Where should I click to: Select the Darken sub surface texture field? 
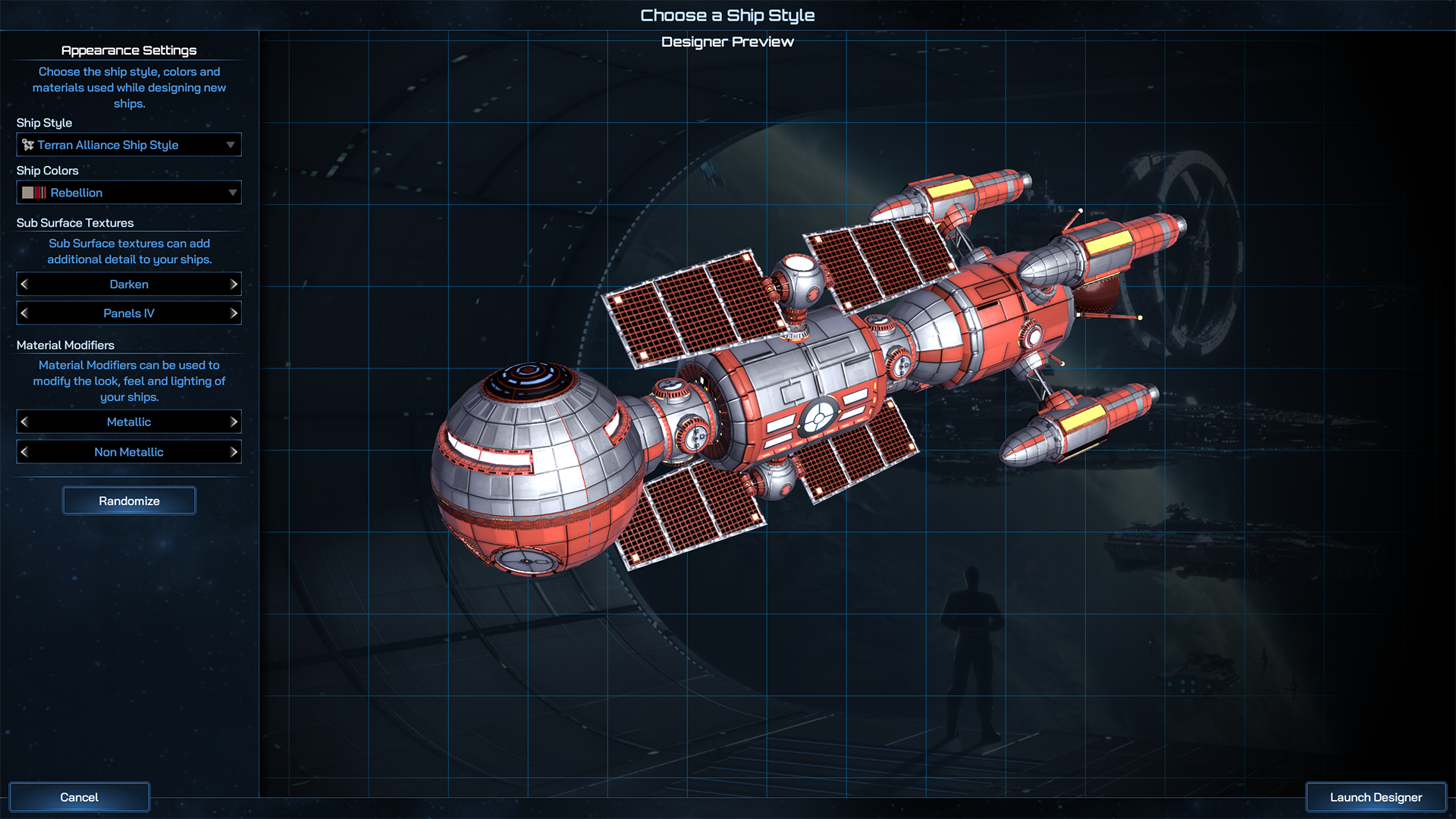[x=129, y=284]
